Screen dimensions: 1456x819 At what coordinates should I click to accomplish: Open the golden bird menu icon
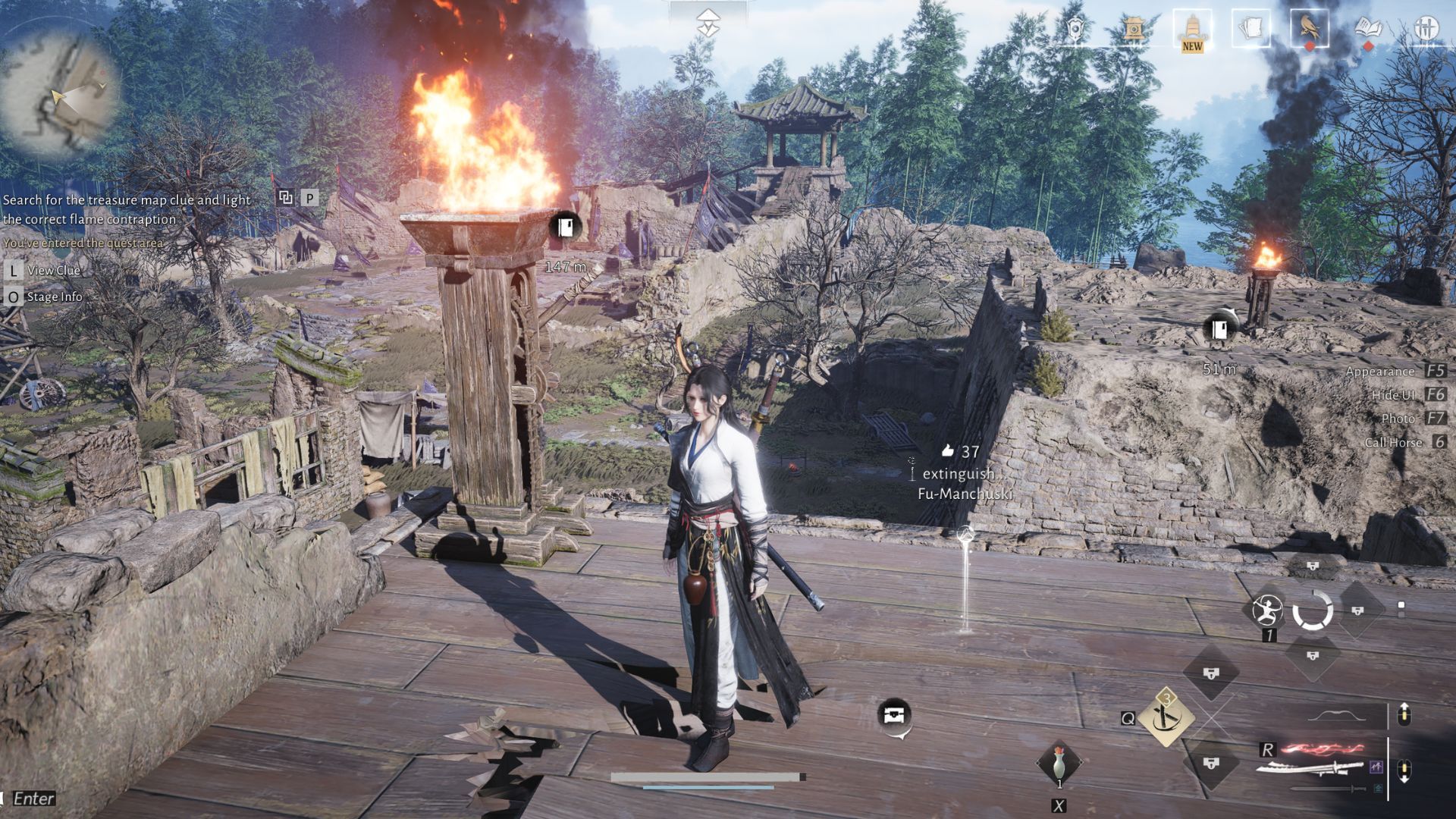point(1309,30)
